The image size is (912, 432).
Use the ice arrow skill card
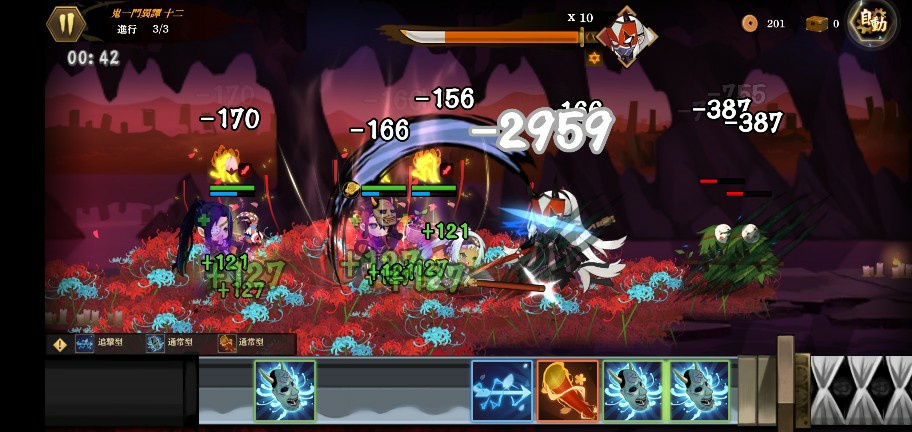pos(502,390)
